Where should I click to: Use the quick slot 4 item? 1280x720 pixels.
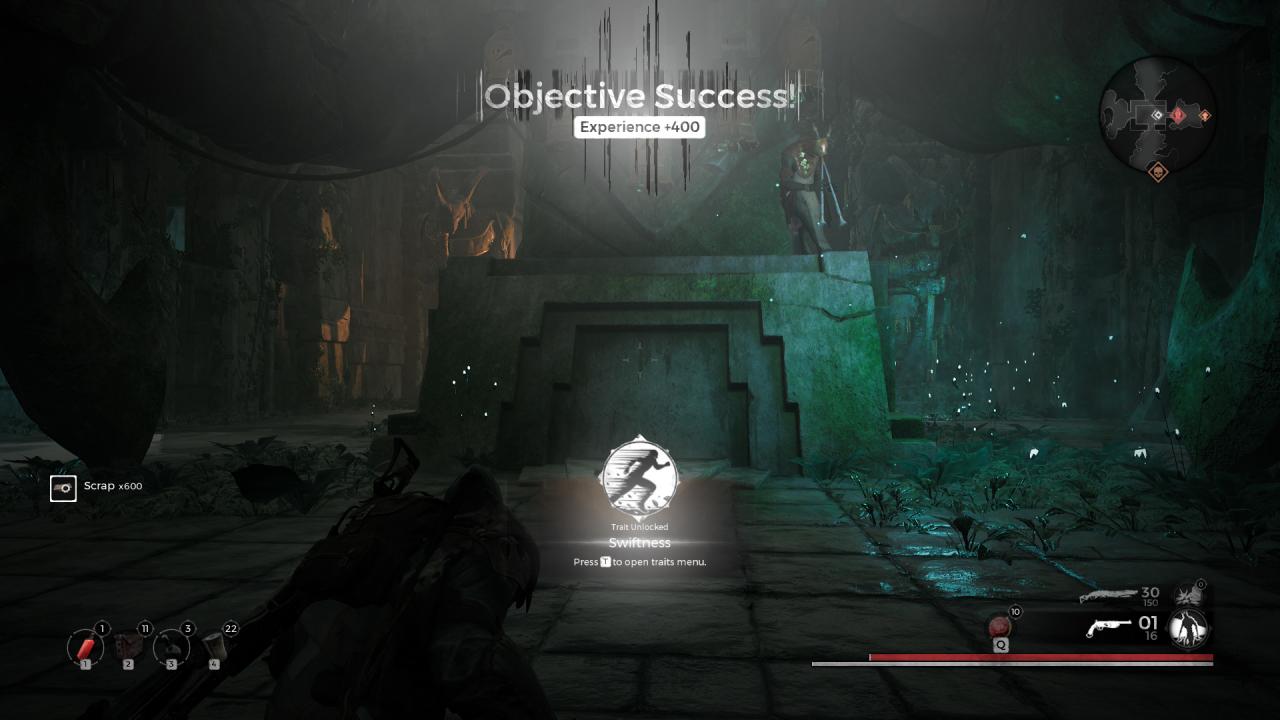(213, 647)
